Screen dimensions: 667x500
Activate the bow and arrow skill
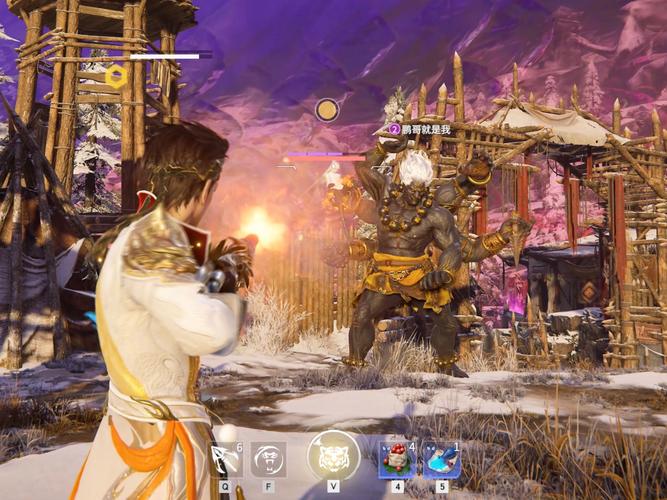point(225,459)
